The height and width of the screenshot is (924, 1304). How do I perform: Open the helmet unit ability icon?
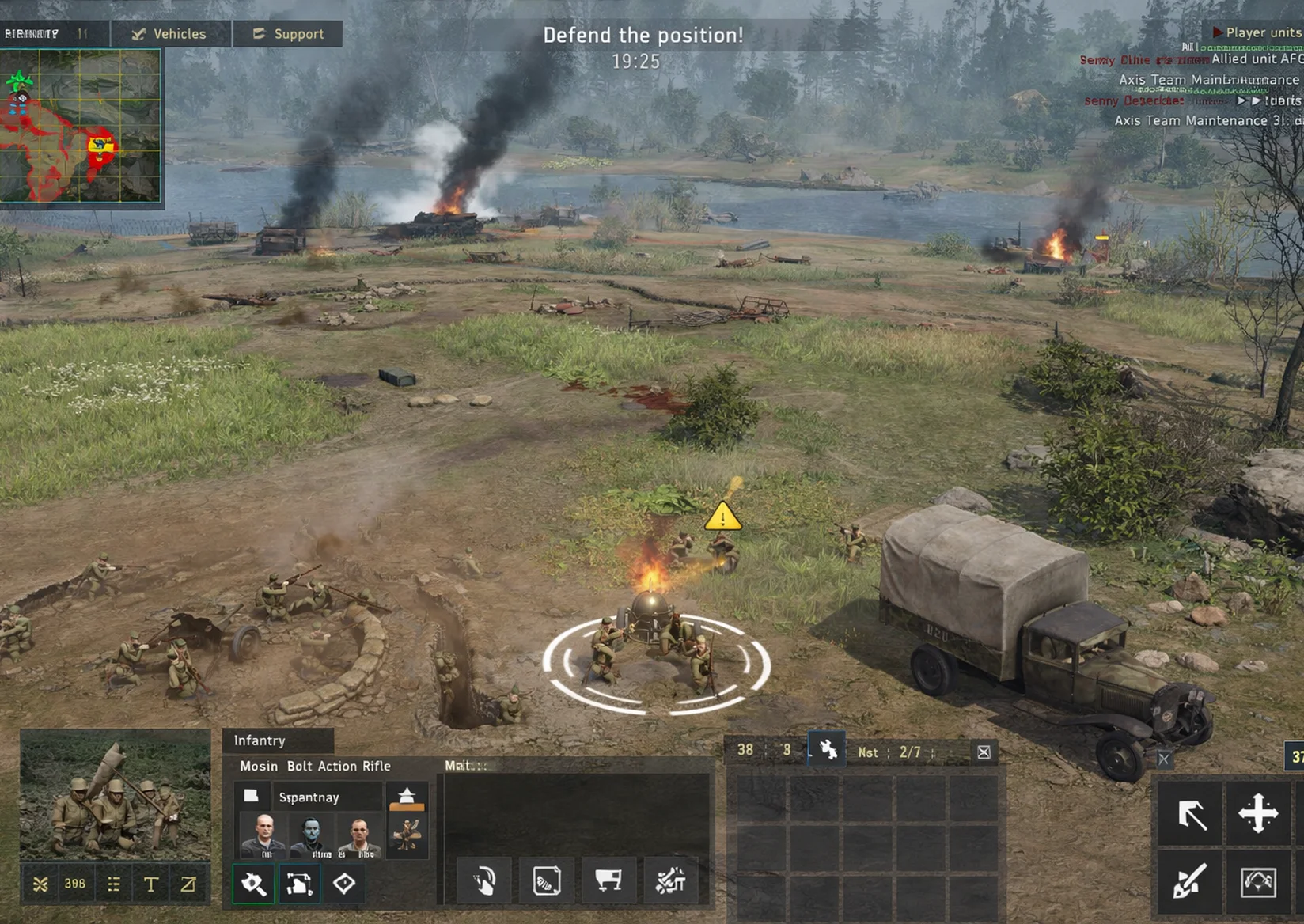click(483, 880)
